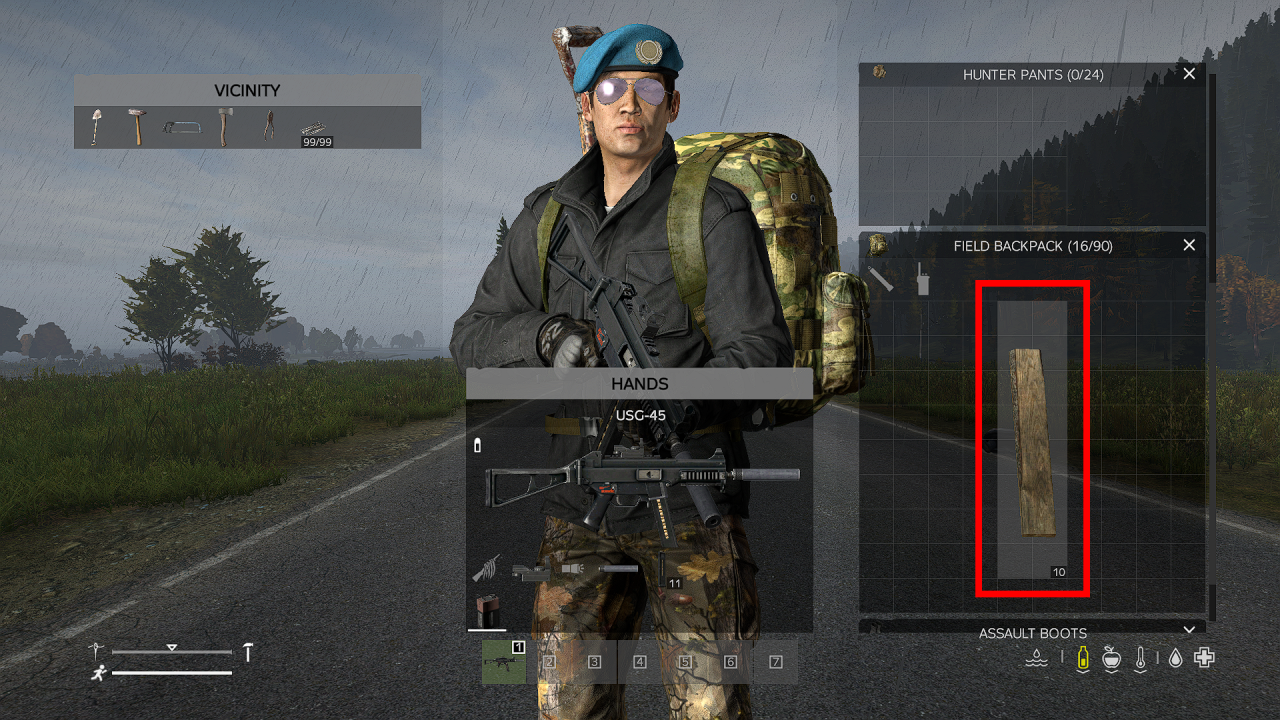Select the hacksaw in Vicinity
The width and height of the screenshot is (1280, 720).
click(182, 129)
